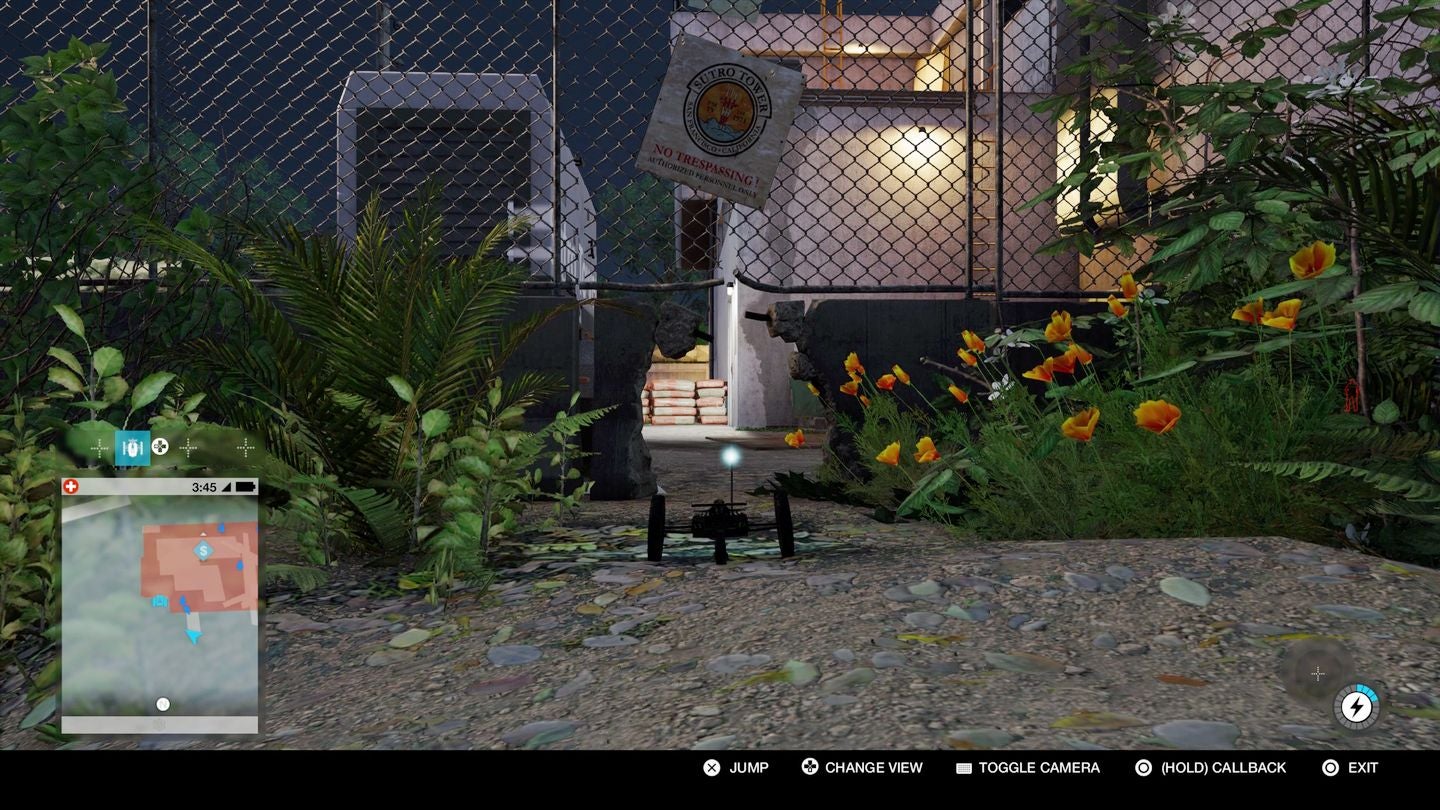Click the N compass button on the minimap
Viewport: 1440px width, 810px height.
pyautogui.click(x=162, y=703)
